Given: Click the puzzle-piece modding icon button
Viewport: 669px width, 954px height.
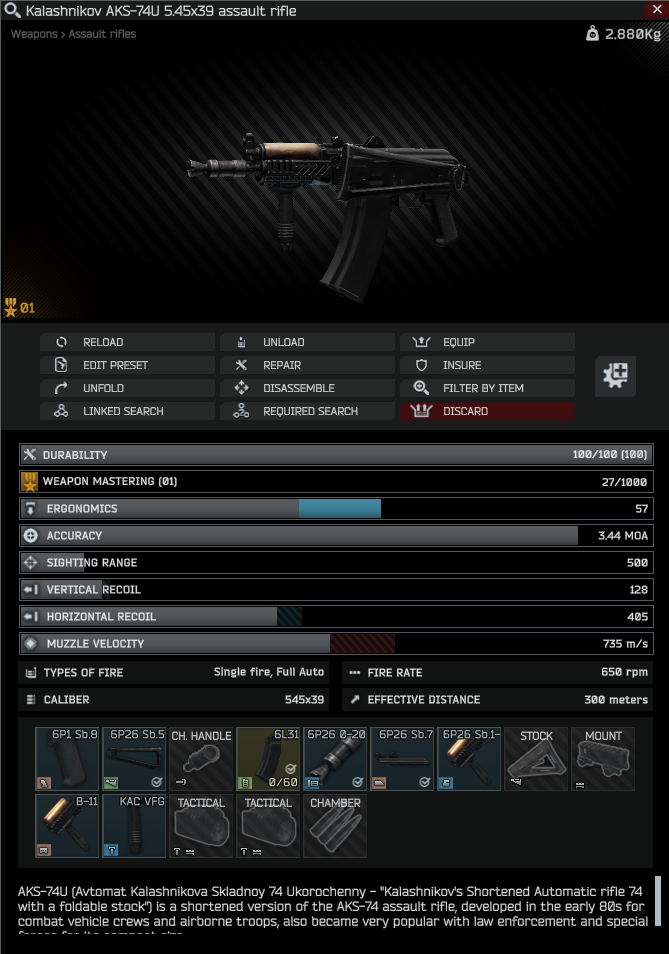Looking at the screenshot, I should coord(616,376).
